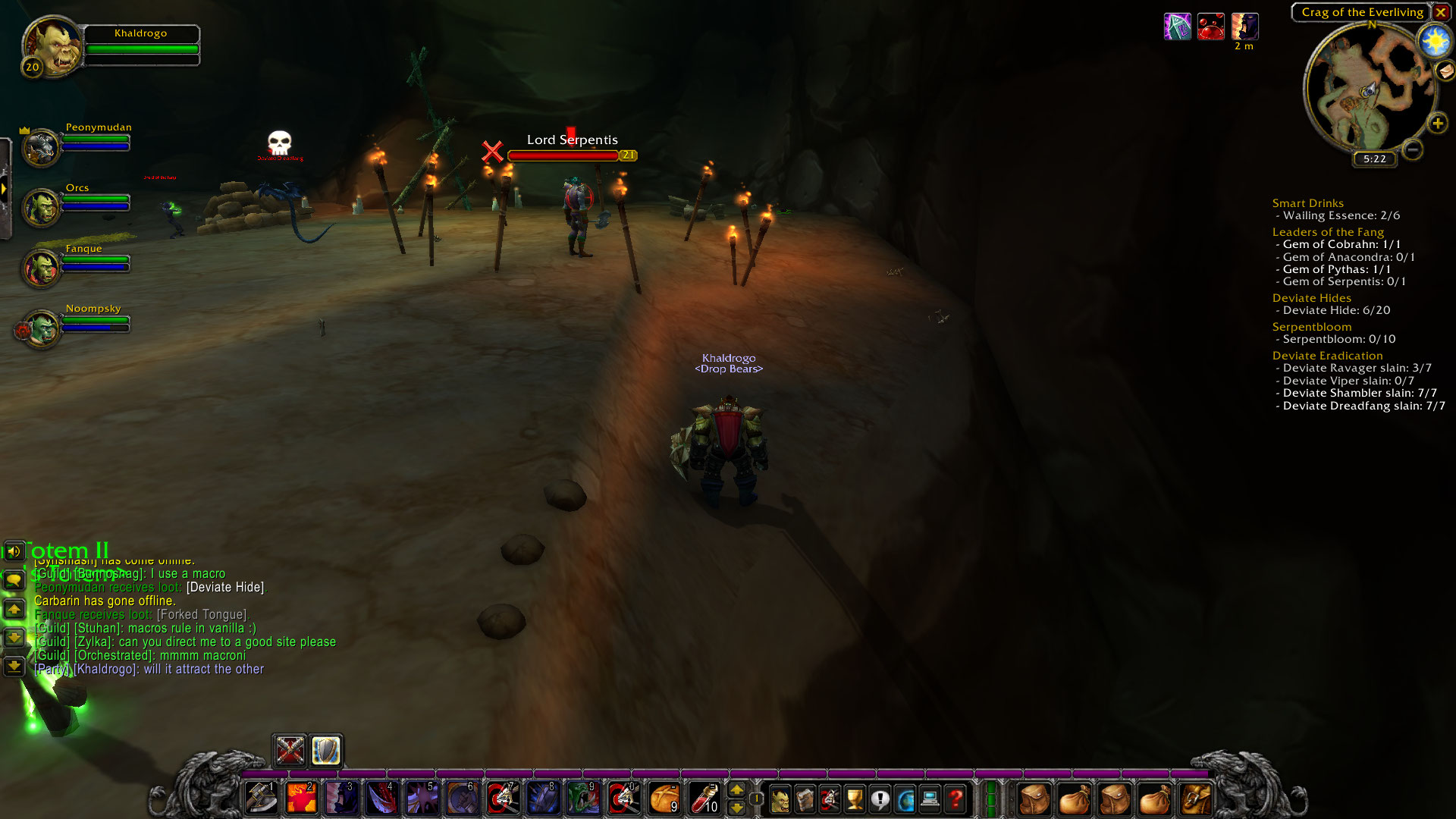Switch to the crossed-swords battle stance
The width and height of the screenshot is (1456, 819).
tap(290, 751)
